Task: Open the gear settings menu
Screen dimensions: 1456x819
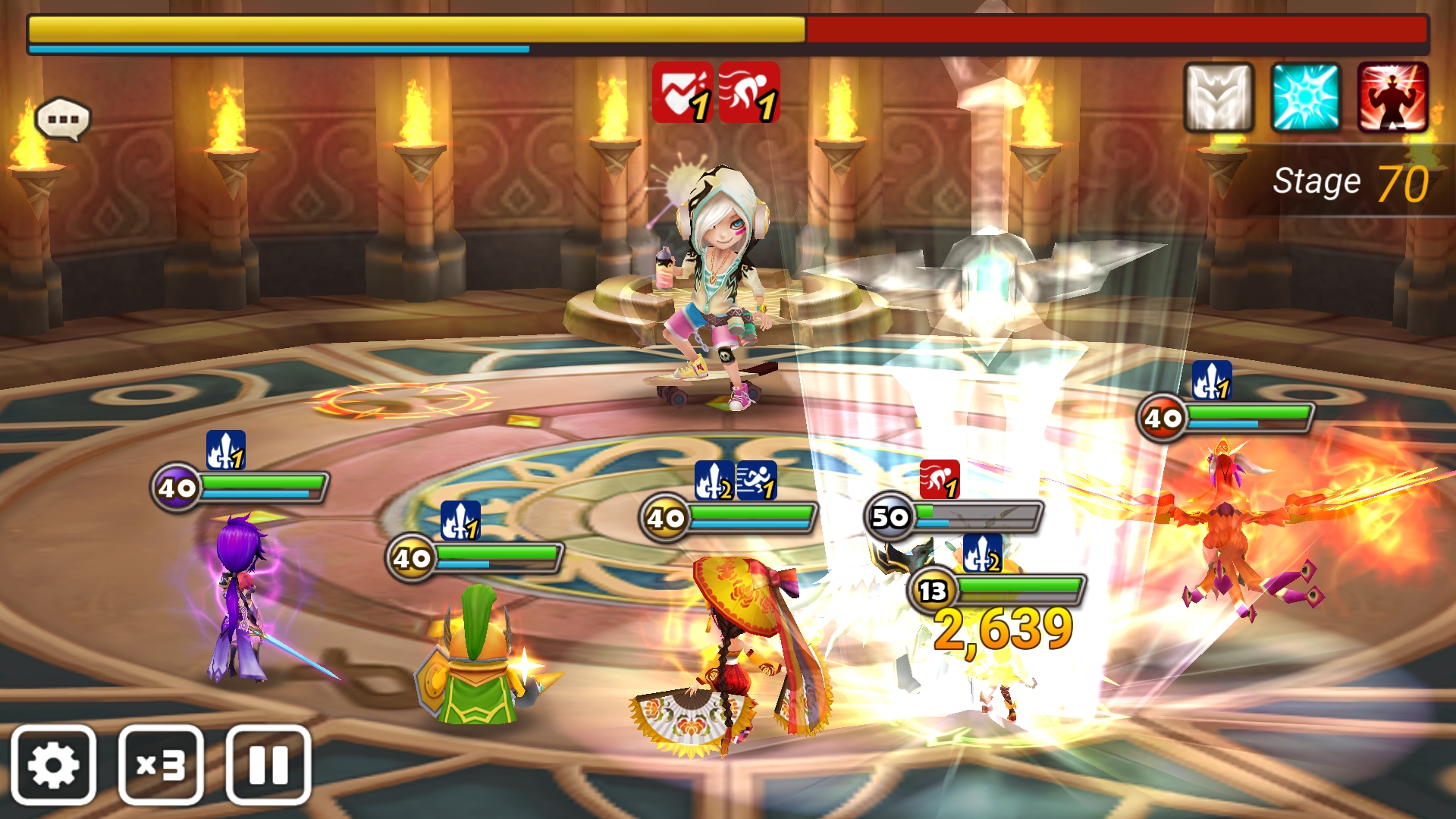Action: [x=53, y=764]
